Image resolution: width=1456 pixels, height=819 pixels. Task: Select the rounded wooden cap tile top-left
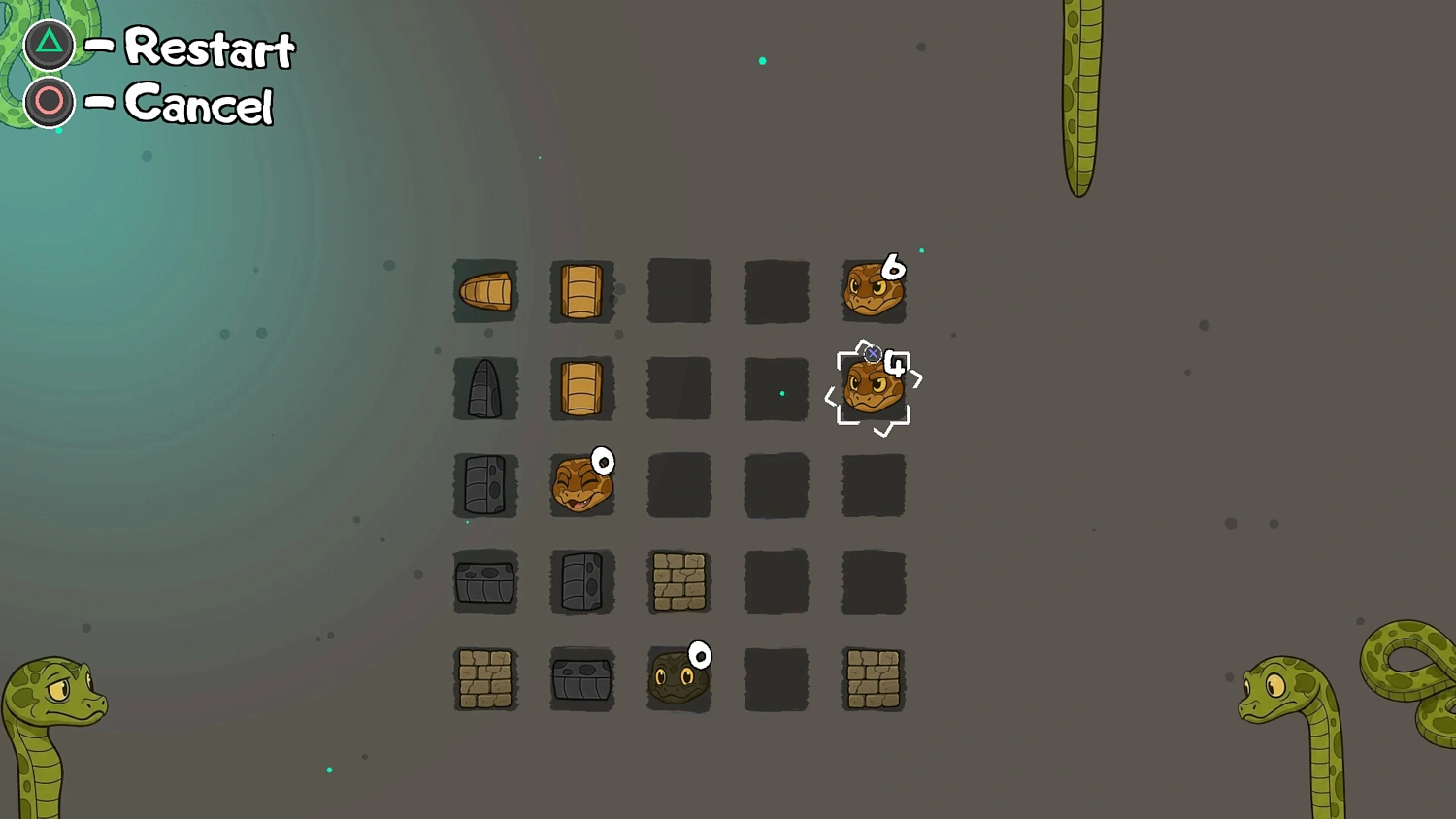coord(485,290)
